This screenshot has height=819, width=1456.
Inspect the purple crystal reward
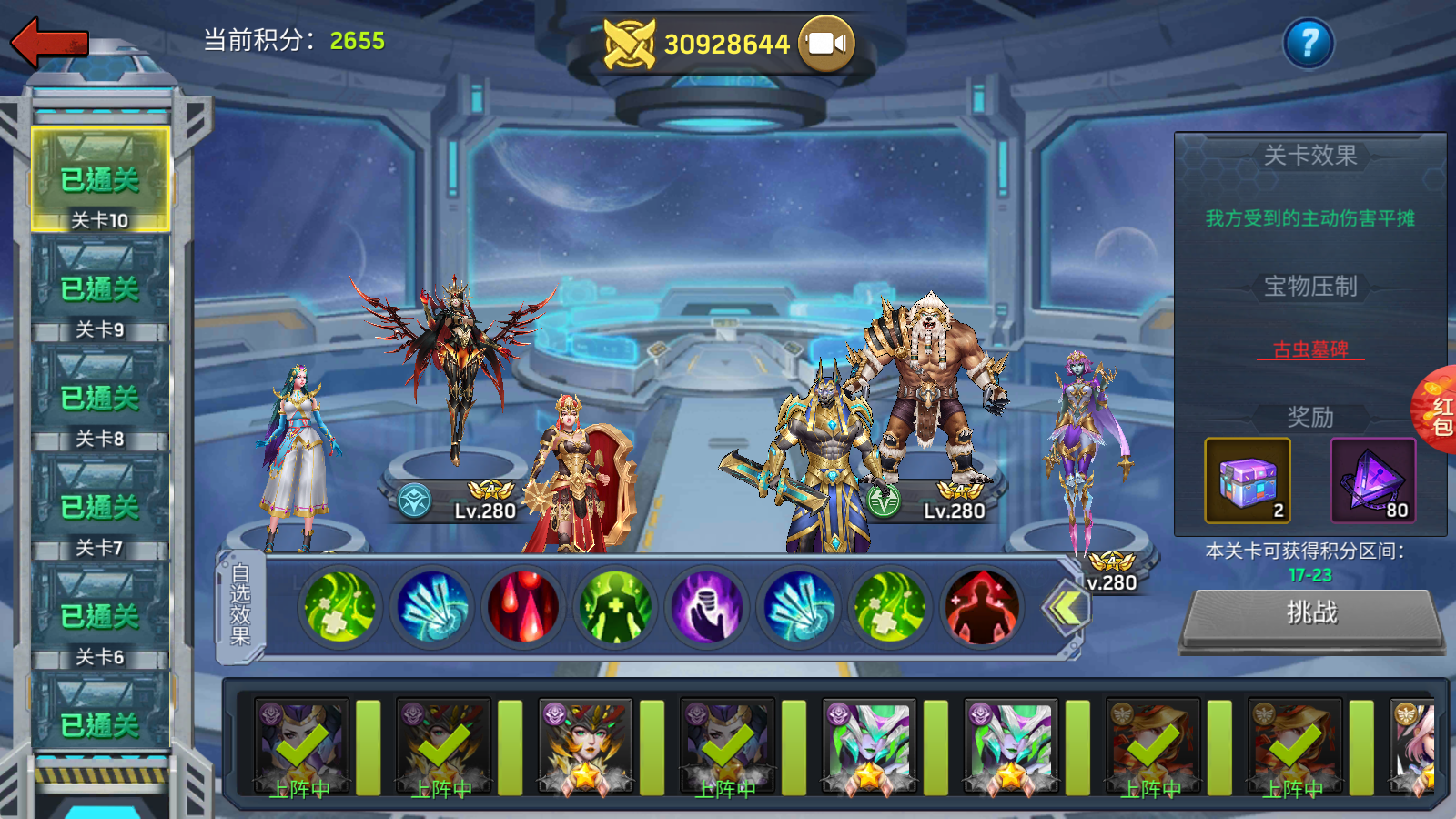pyautogui.click(x=1373, y=480)
